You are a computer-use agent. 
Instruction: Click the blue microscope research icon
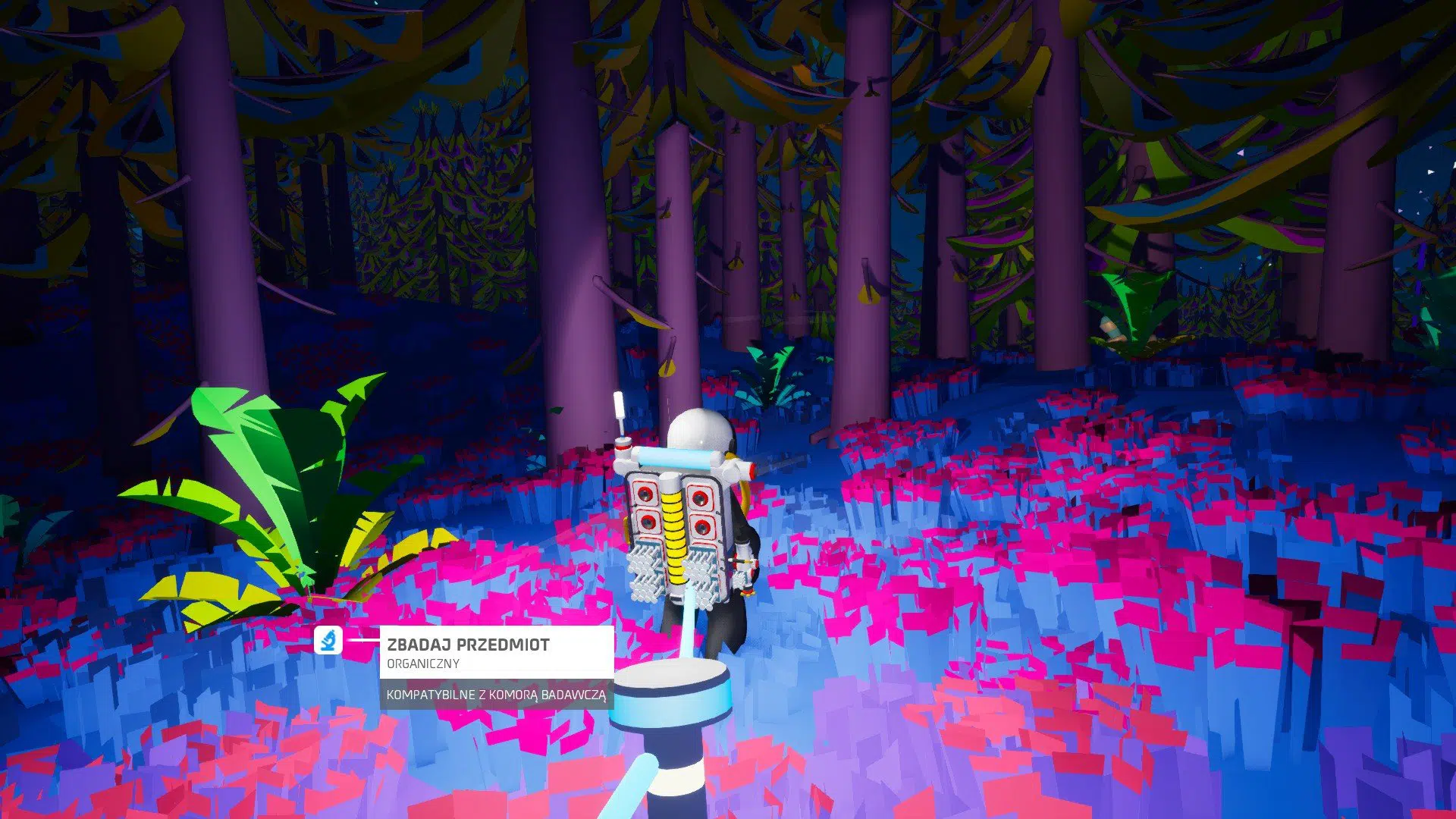click(328, 641)
